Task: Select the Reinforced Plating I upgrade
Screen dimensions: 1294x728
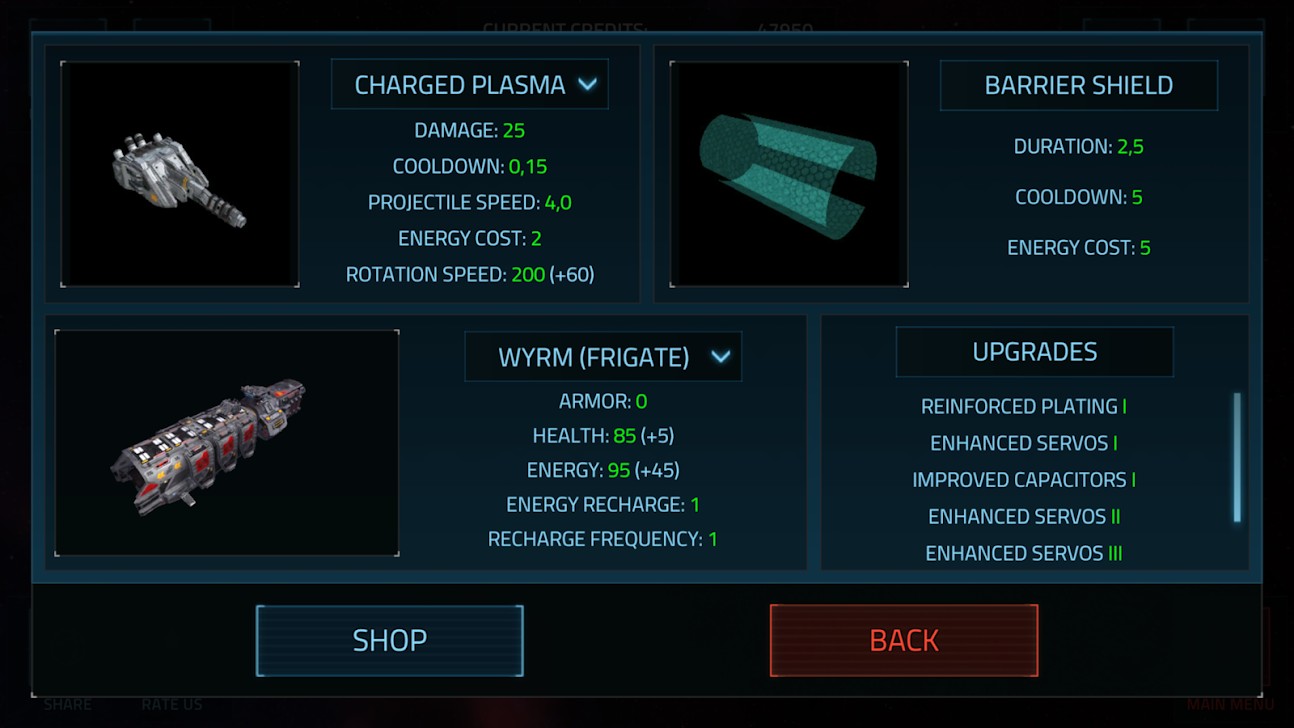Action: pyautogui.click(x=1023, y=406)
